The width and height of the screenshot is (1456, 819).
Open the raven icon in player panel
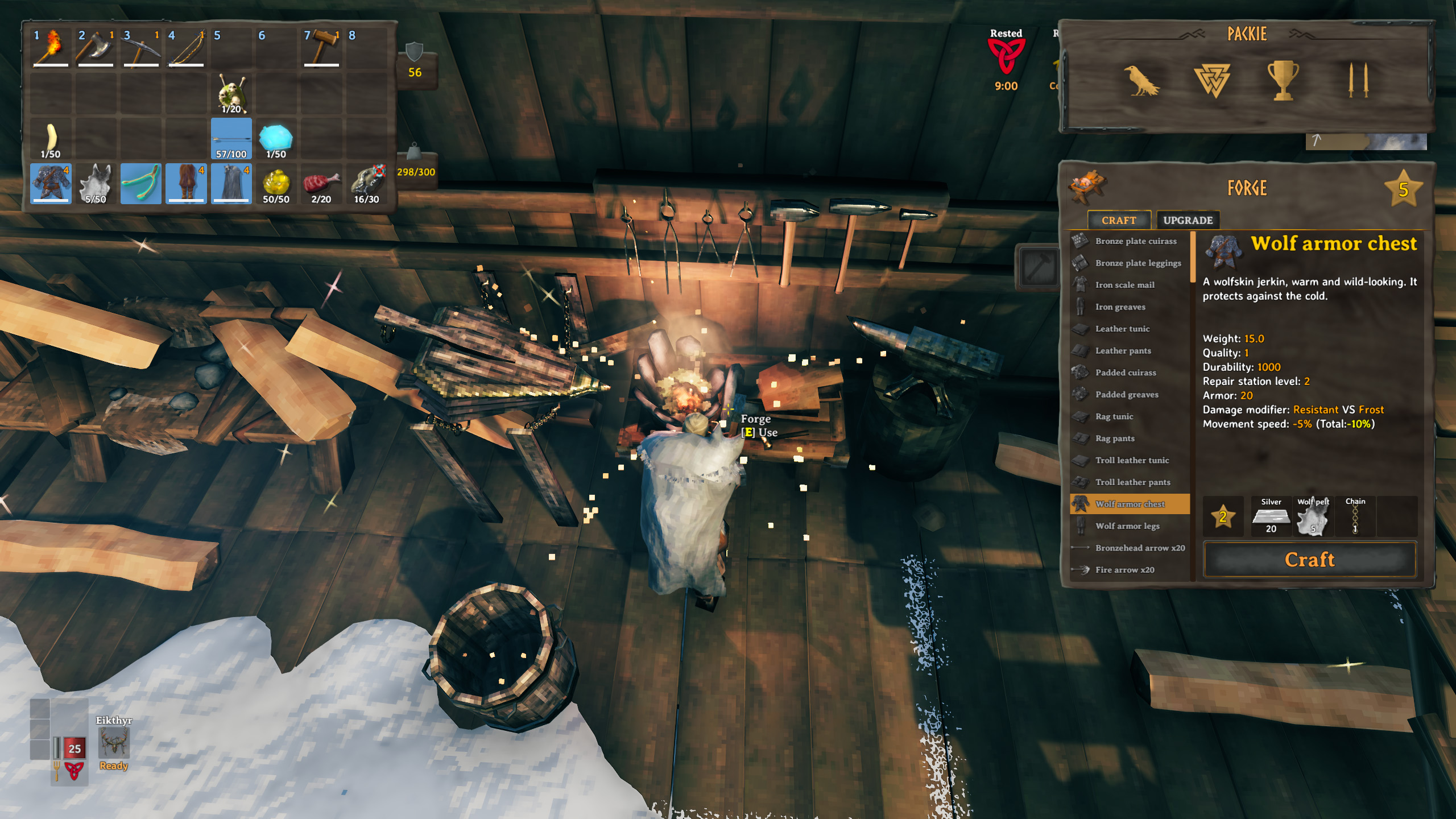1141,81
